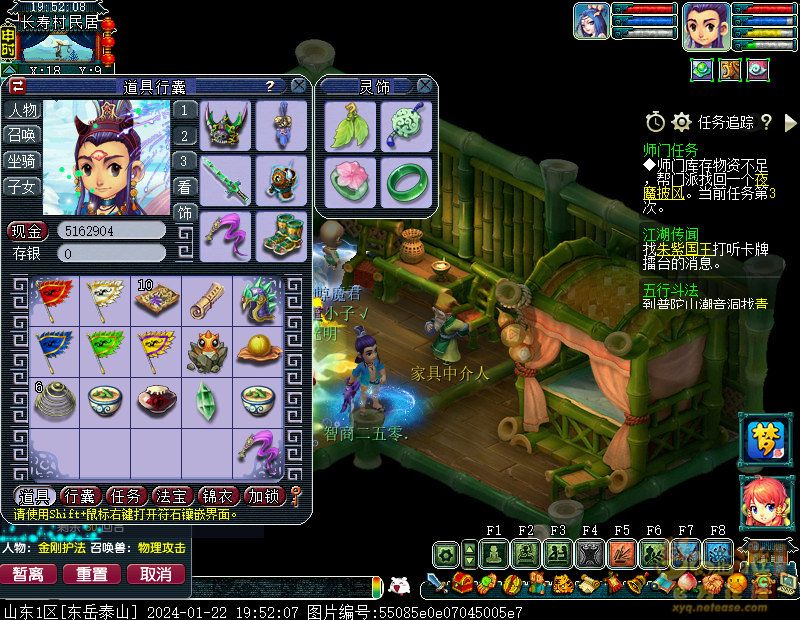
Task: Switch to the 行囊 bag tab
Action: 79,496
